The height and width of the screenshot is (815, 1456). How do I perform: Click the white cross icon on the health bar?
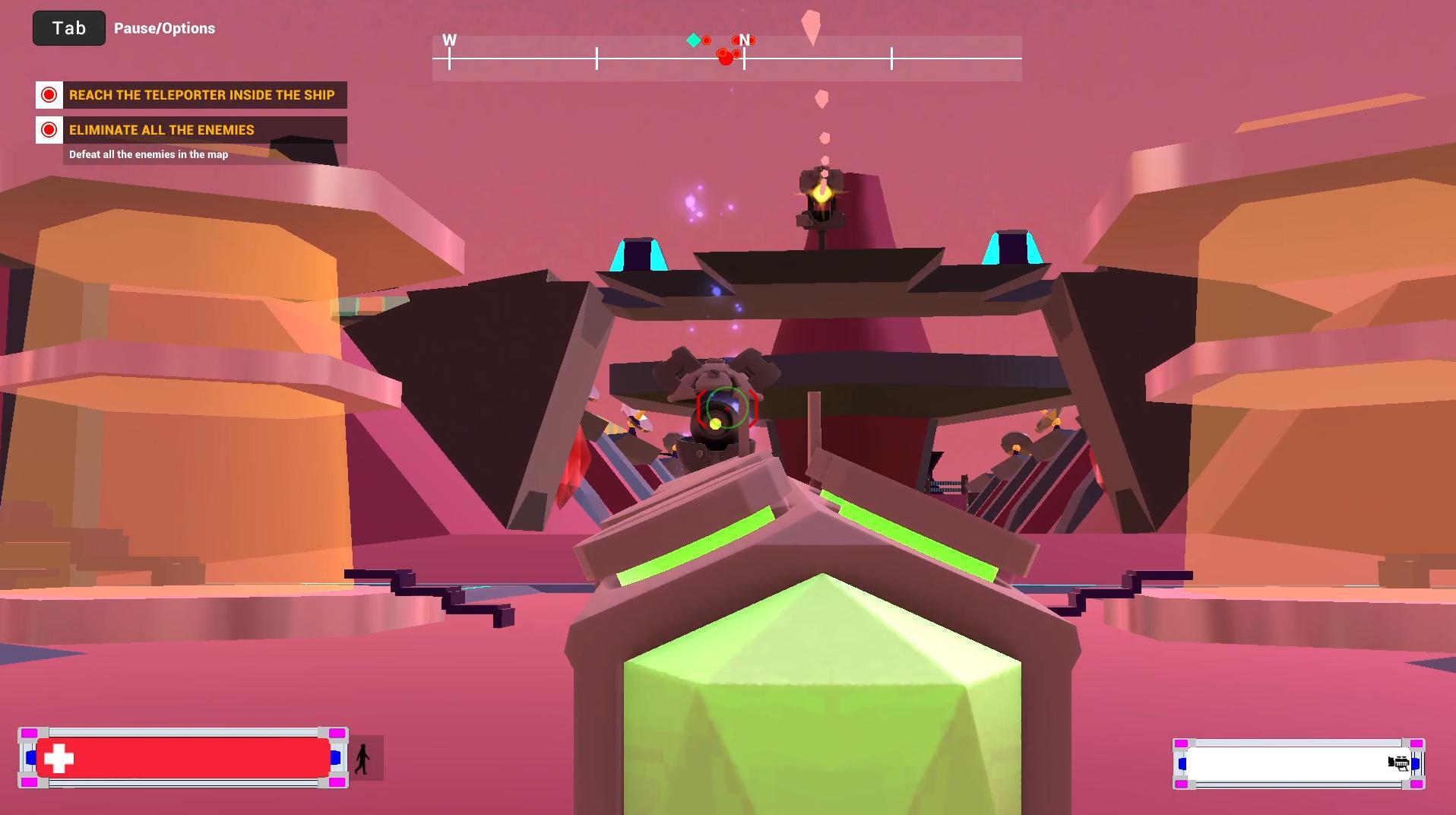click(x=59, y=757)
